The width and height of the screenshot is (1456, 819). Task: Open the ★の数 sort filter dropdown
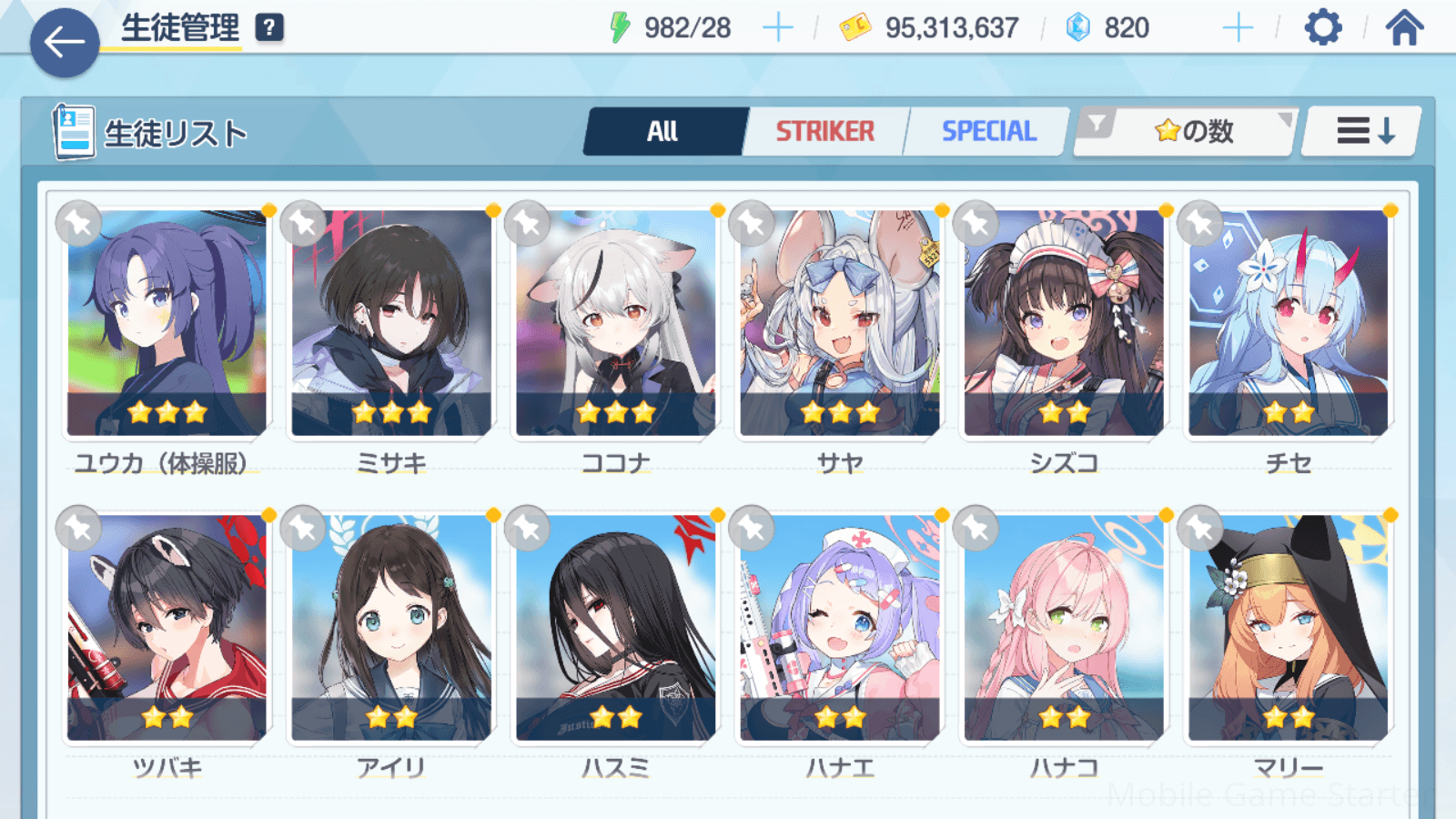(1187, 132)
